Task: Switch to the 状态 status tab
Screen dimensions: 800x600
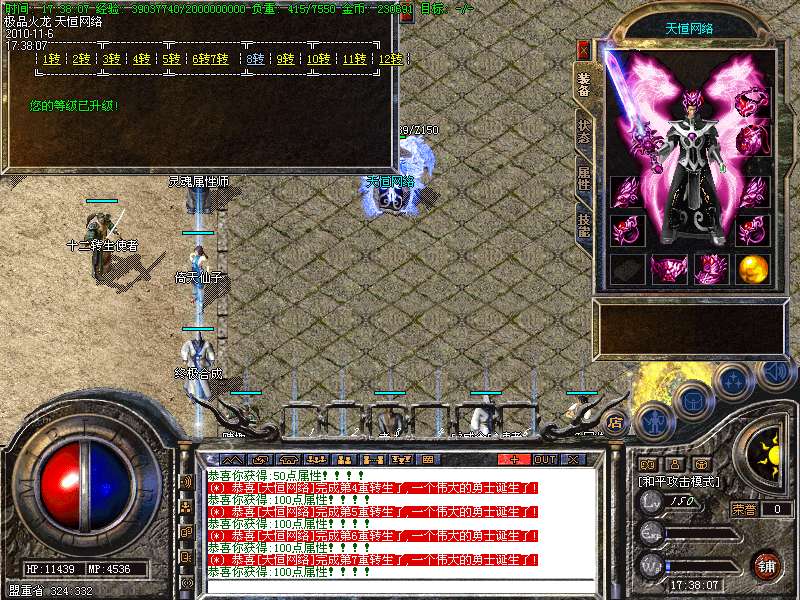Action: point(584,131)
